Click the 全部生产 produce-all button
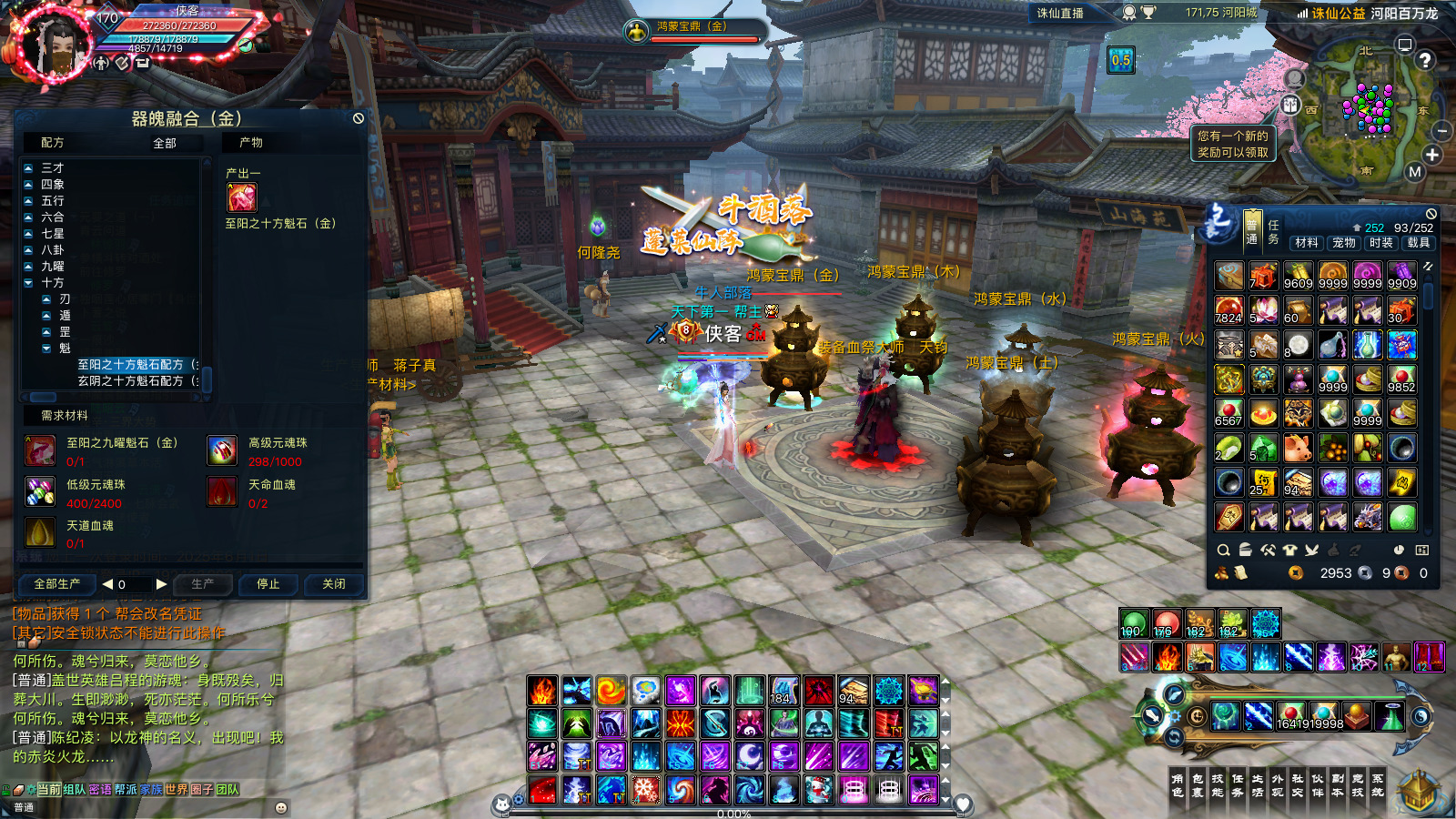The width and height of the screenshot is (1456, 819). pos(56,584)
